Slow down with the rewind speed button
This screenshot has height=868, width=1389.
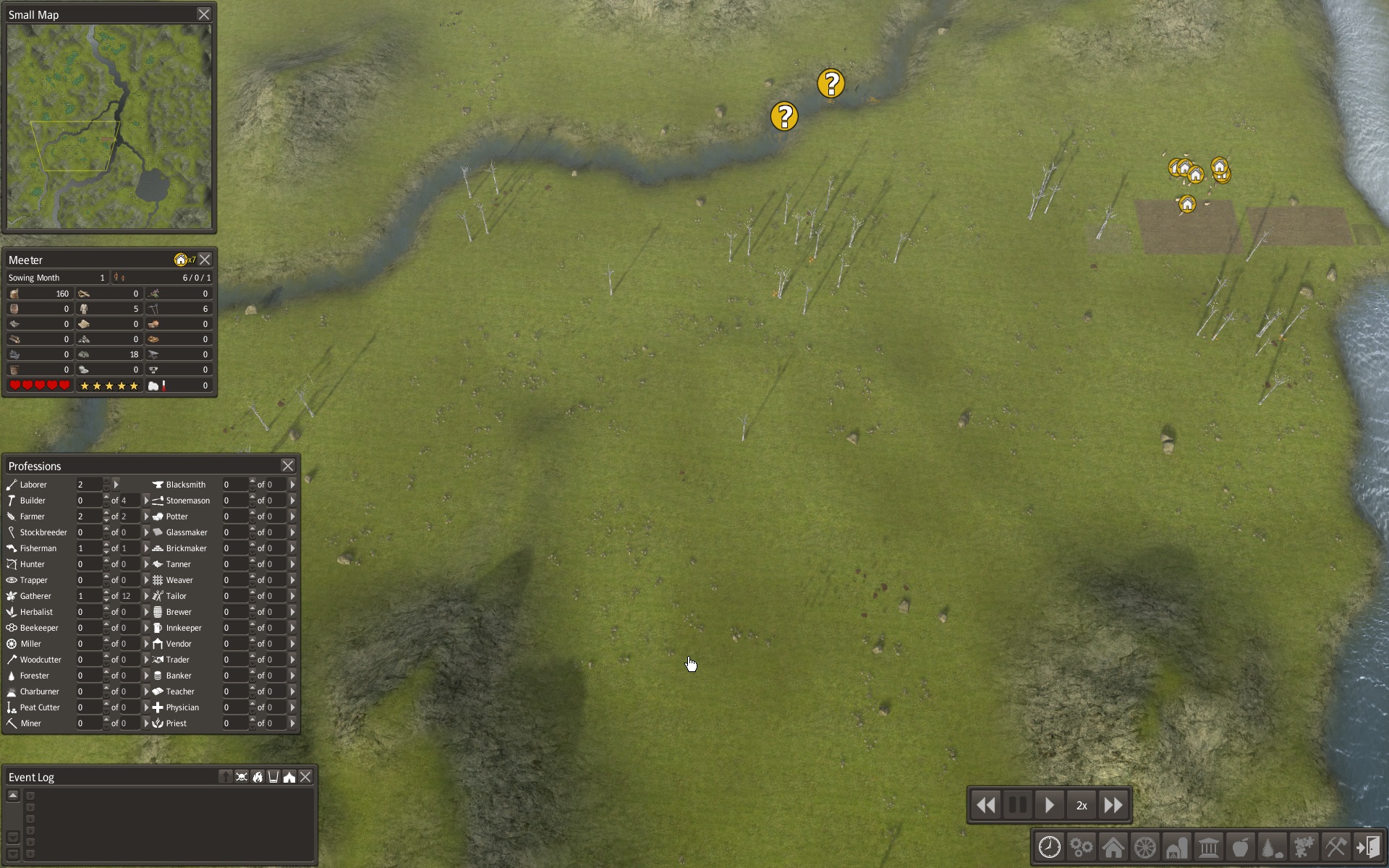click(985, 805)
